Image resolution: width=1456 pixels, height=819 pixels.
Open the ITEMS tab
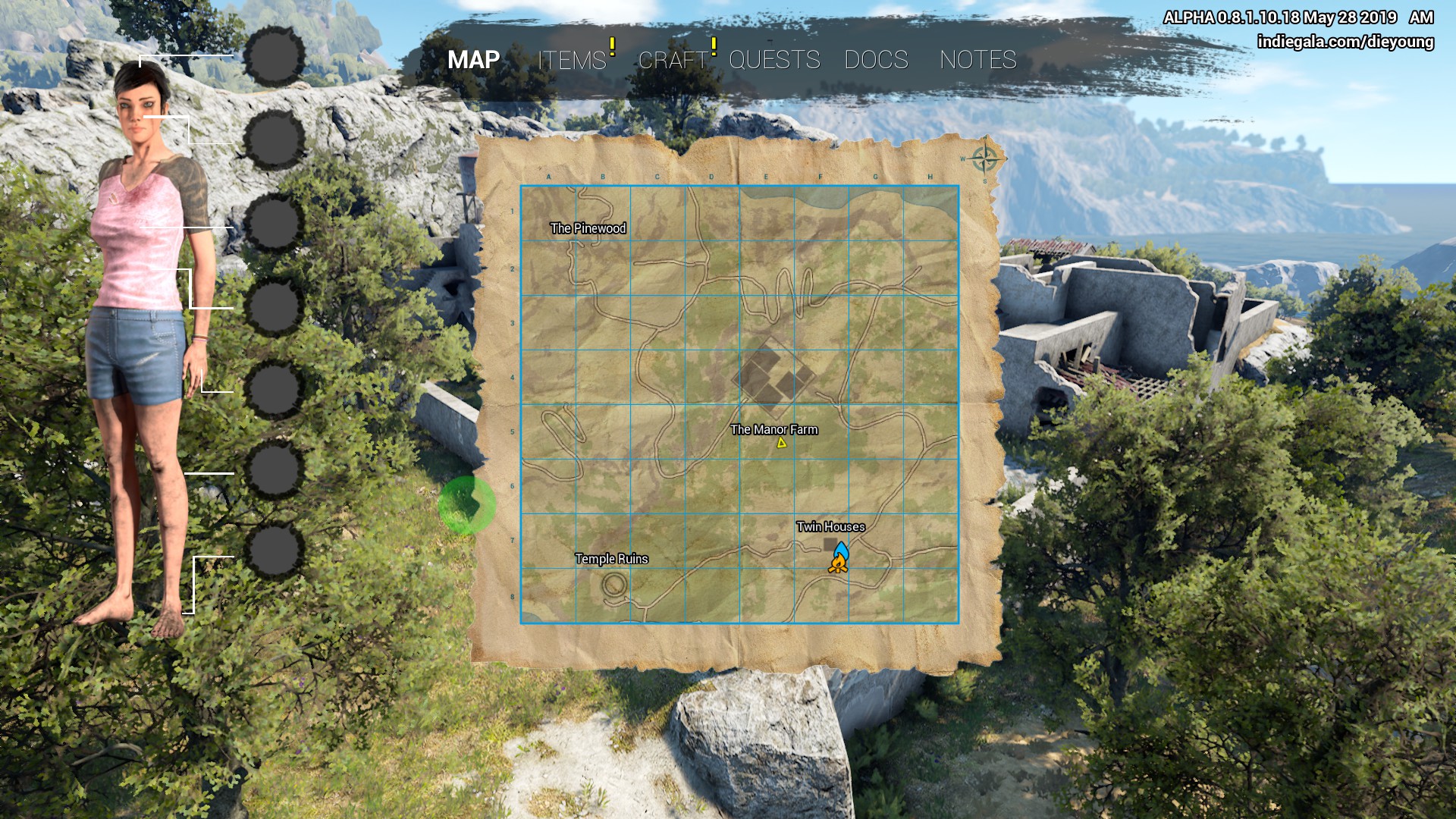(x=572, y=60)
